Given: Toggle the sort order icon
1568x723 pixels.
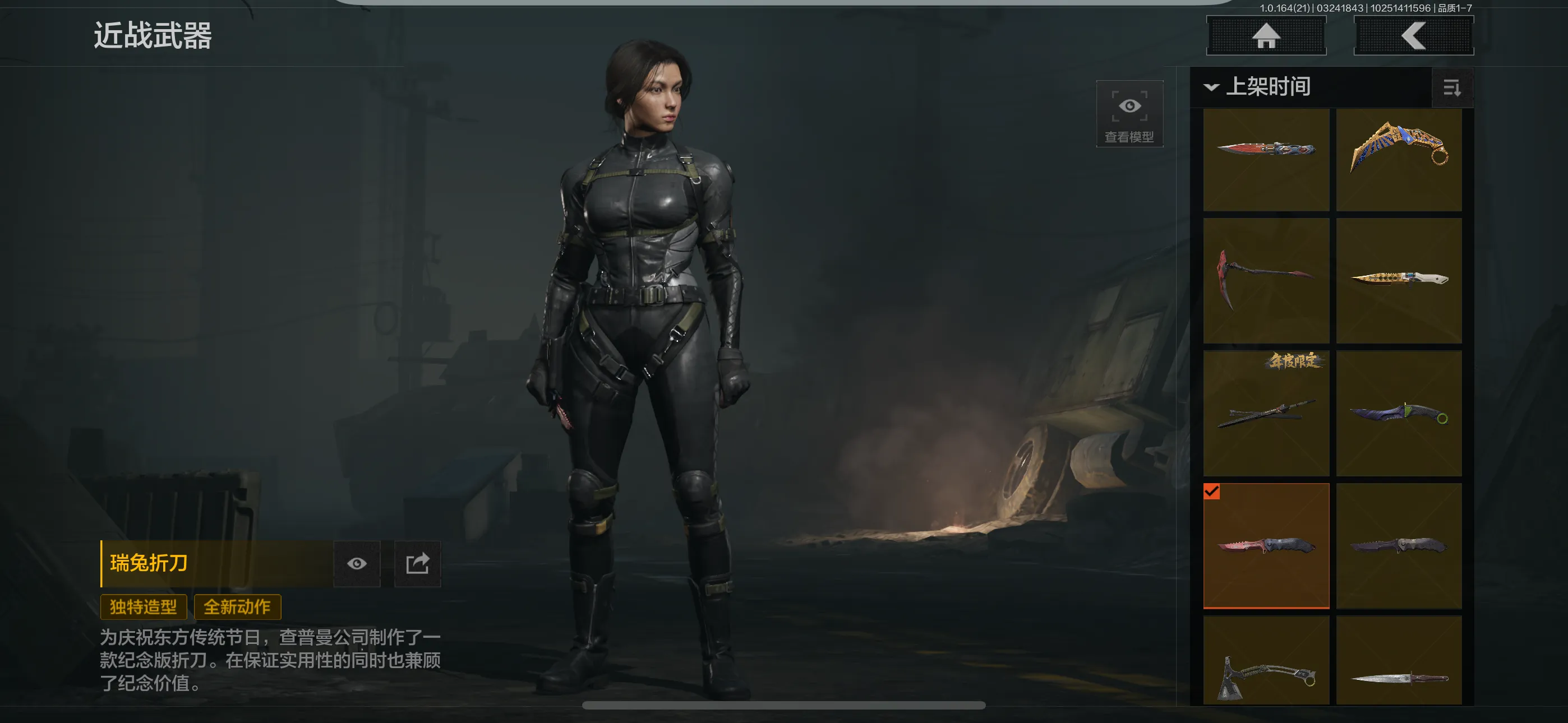Looking at the screenshot, I should [x=1452, y=88].
